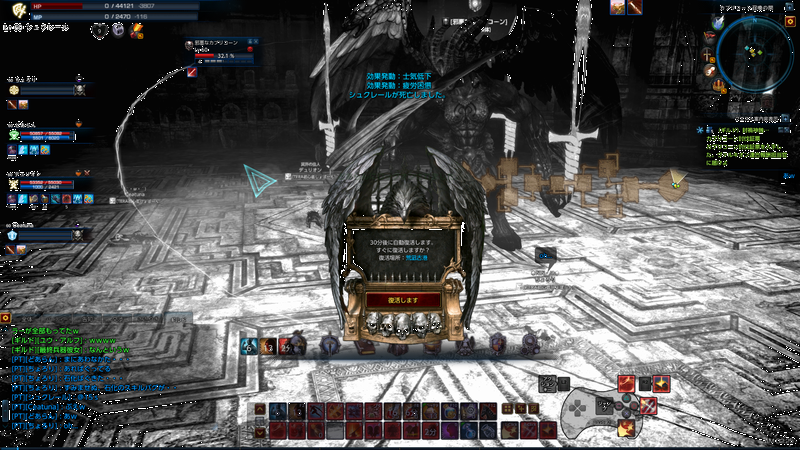Click the guild quest entry in the tracker
The width and height of the screenshot is (800, 450).
point(742,130)
